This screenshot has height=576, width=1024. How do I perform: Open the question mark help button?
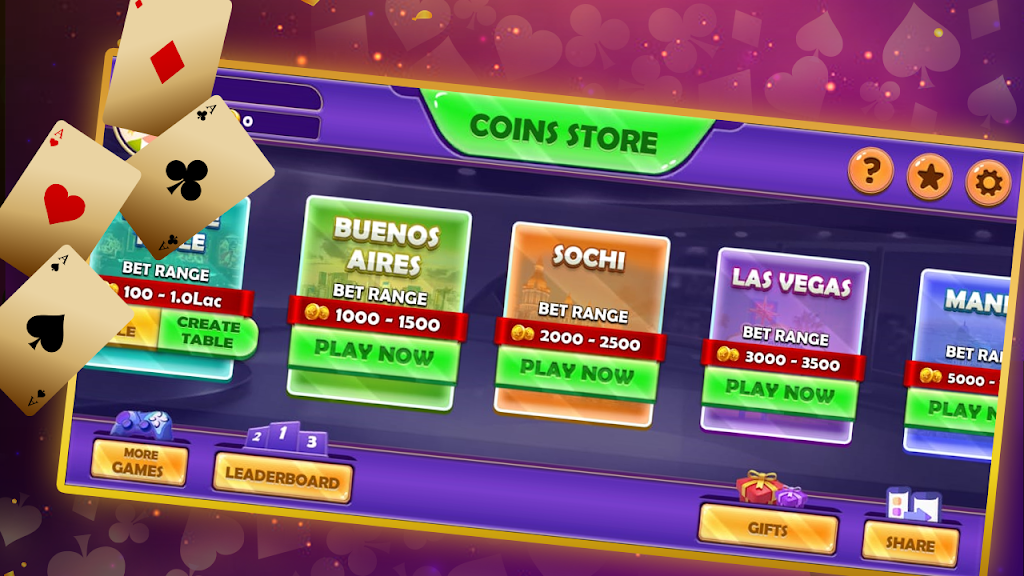pos(870,170)
